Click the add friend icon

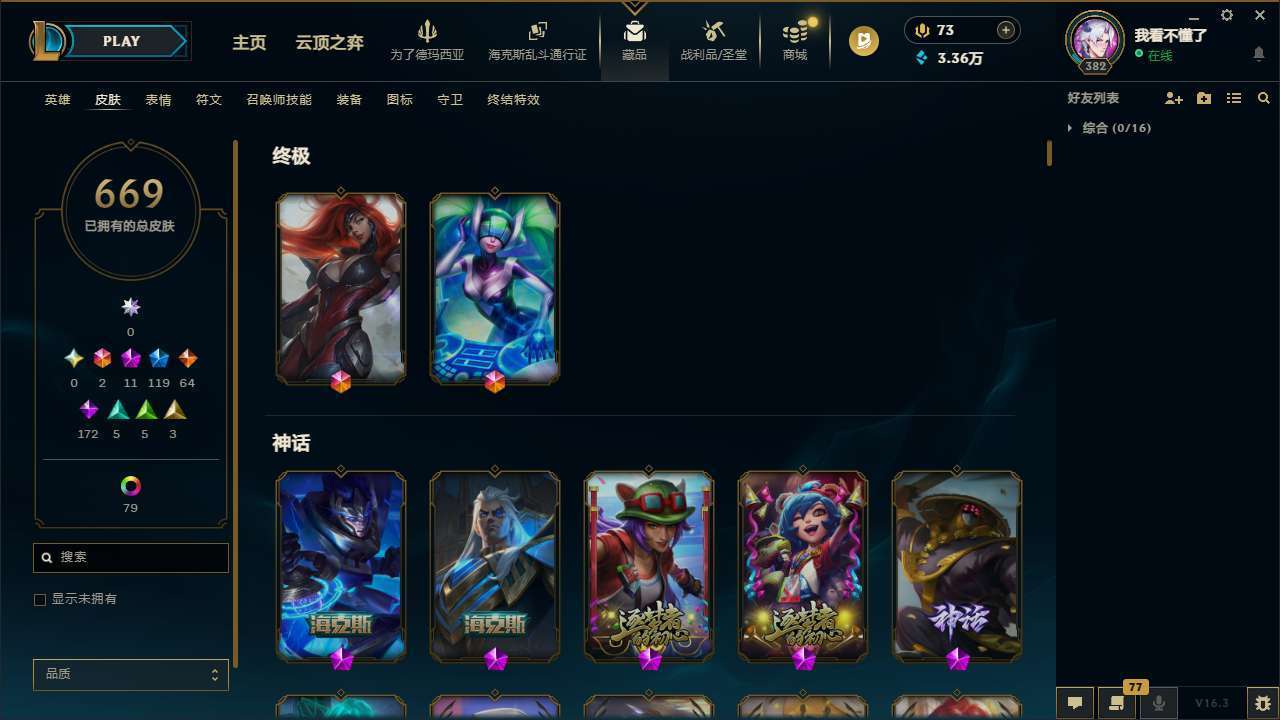click(x=1174, y=98)
